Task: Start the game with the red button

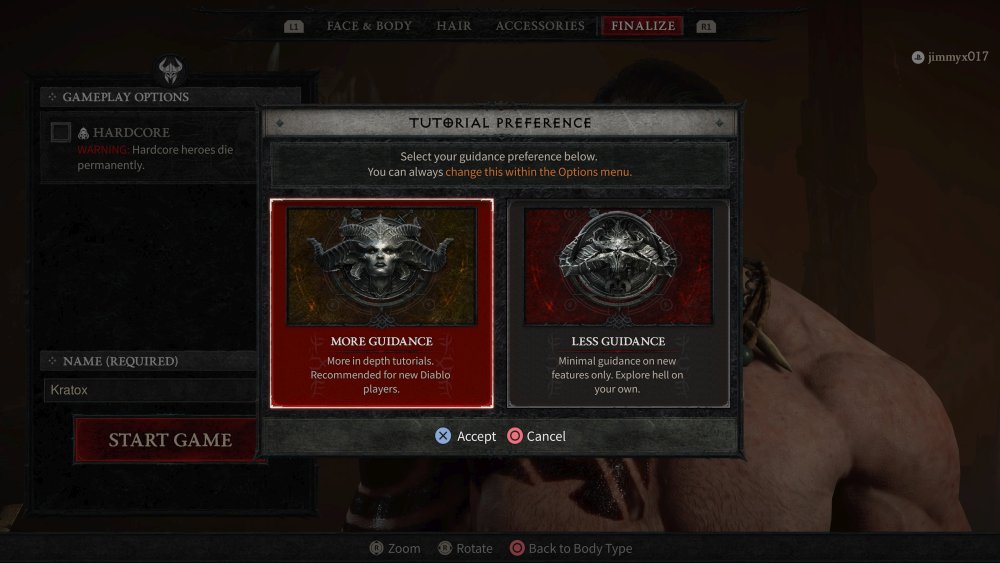Action: pyautogui.click(x=169, y=440)
